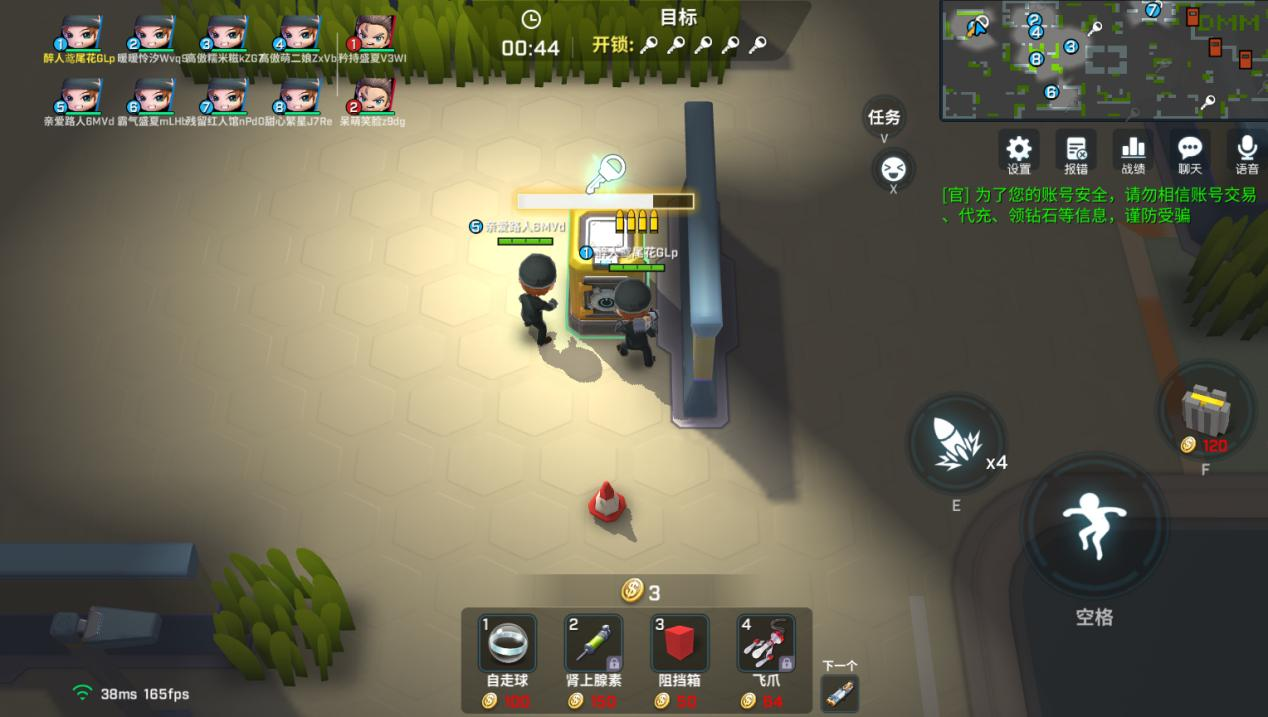
Task: Select the 飞爪 grappling claw slot
Action: click(765, 643)
